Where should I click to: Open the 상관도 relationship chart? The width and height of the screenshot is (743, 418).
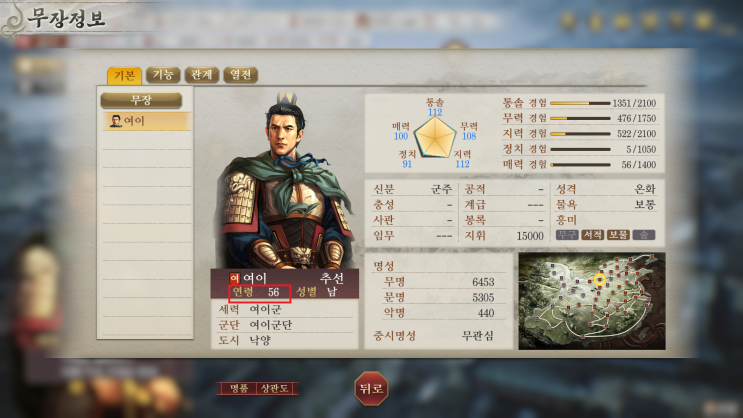coord(277,388)
